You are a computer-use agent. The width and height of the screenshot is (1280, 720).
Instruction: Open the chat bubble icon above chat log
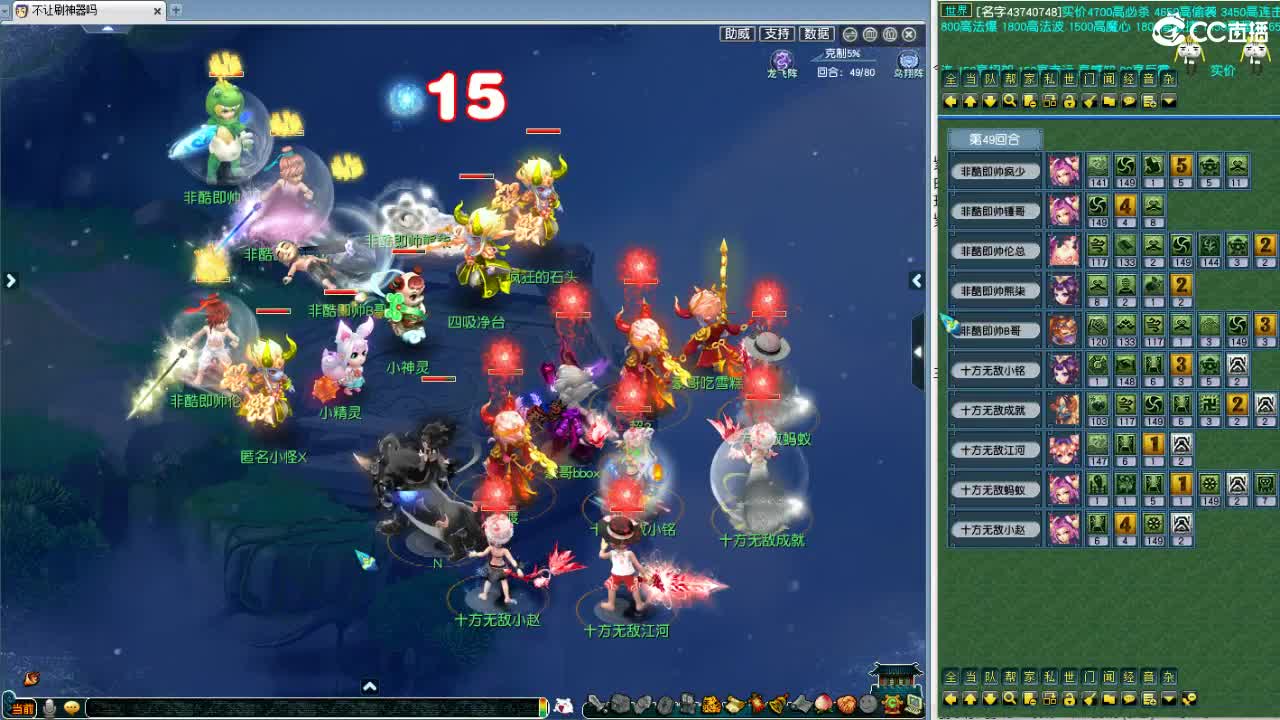pos(1129,100)
